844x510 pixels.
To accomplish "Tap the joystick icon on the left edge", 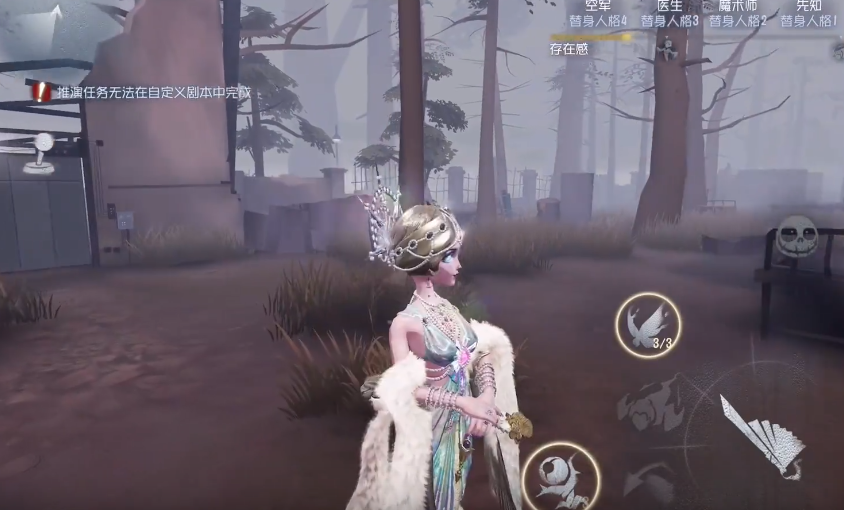I will pos(41,152).
